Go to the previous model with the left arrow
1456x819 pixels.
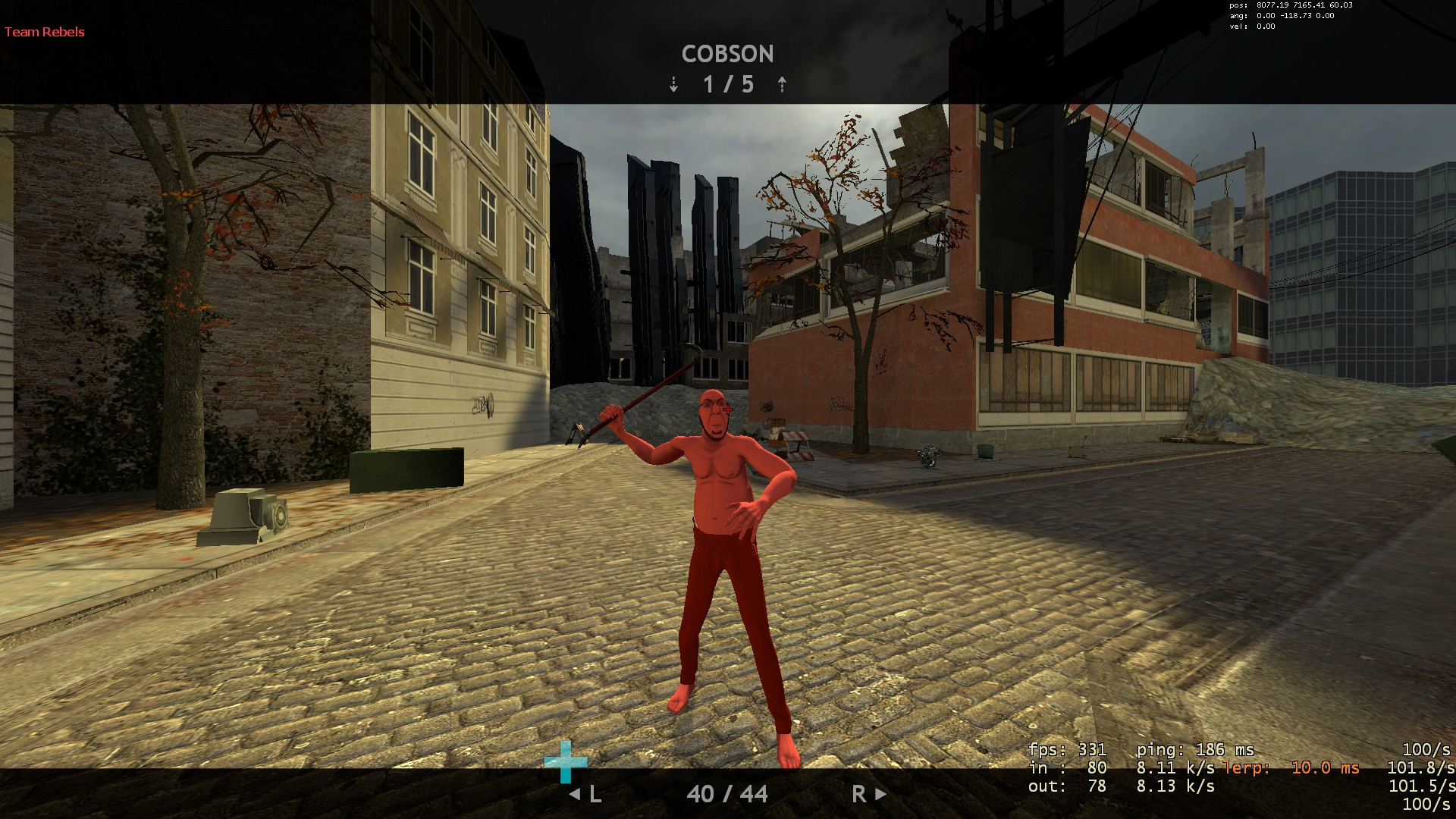575,794
